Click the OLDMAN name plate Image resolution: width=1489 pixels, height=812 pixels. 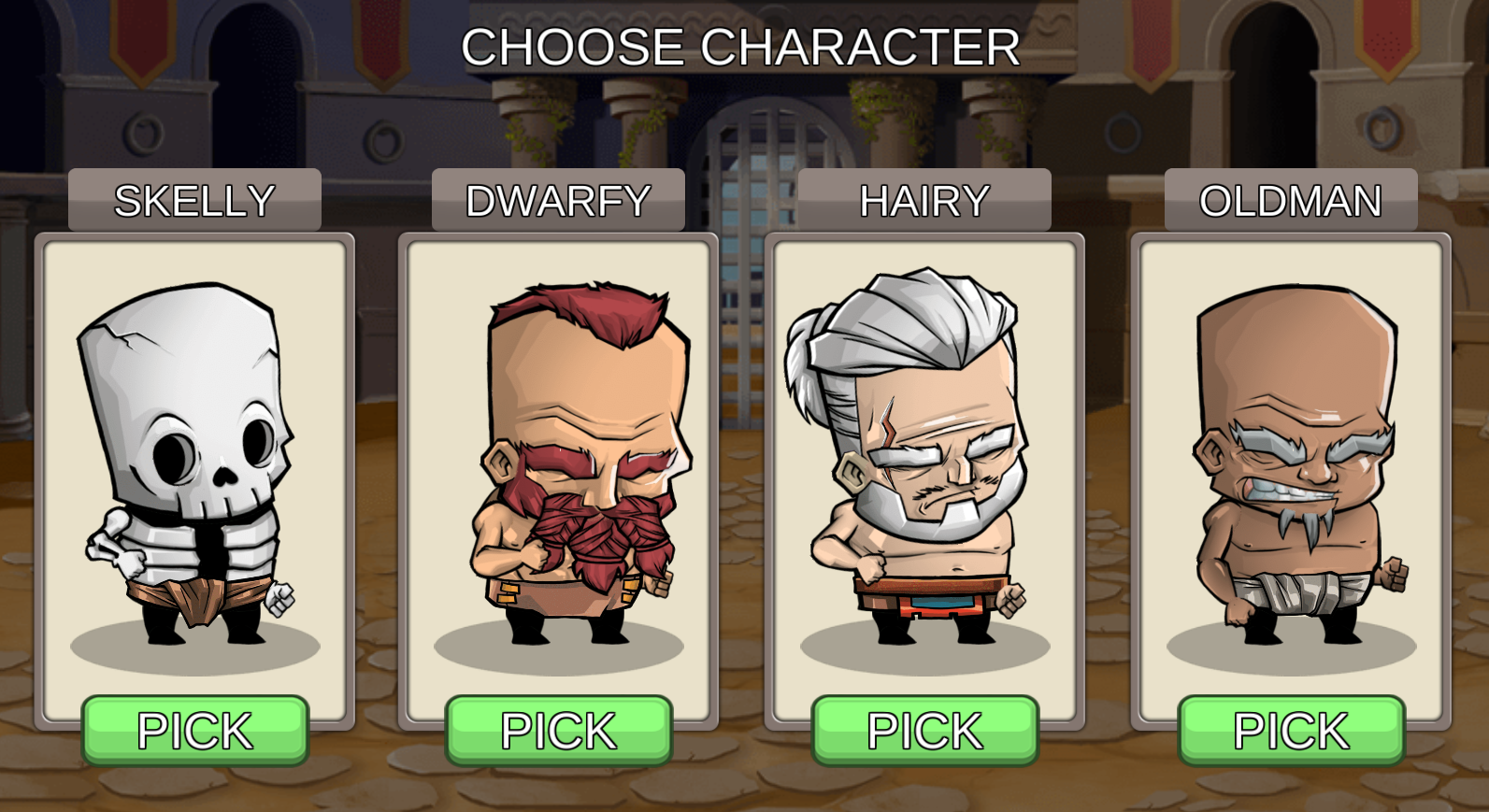point(1290,199)
